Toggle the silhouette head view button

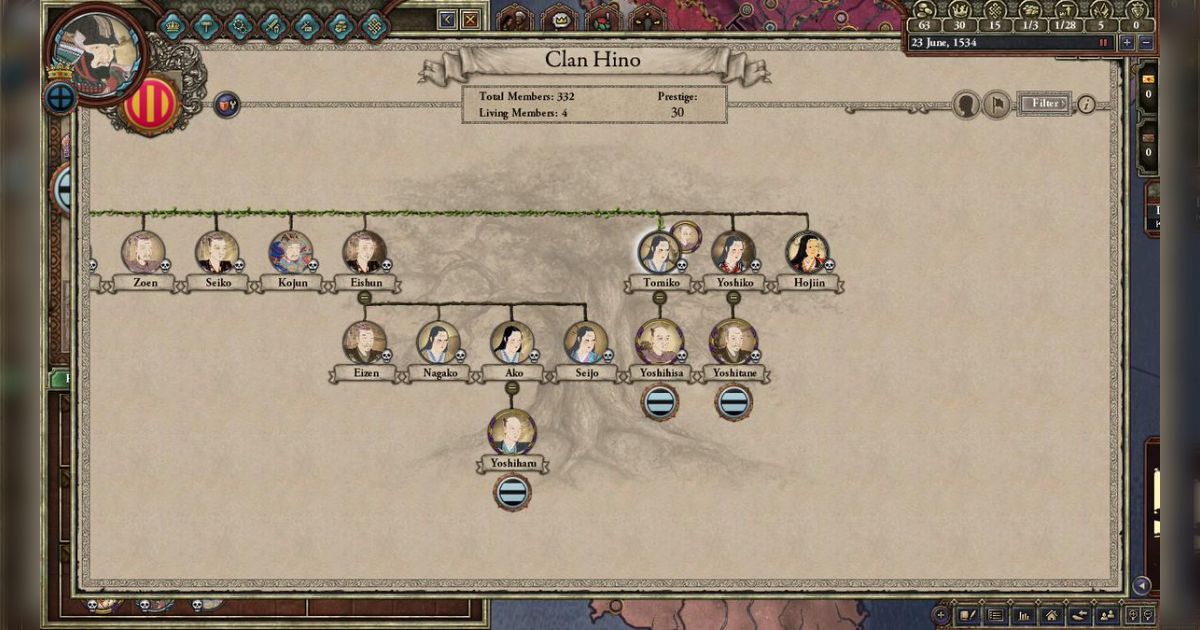[966, 104]
